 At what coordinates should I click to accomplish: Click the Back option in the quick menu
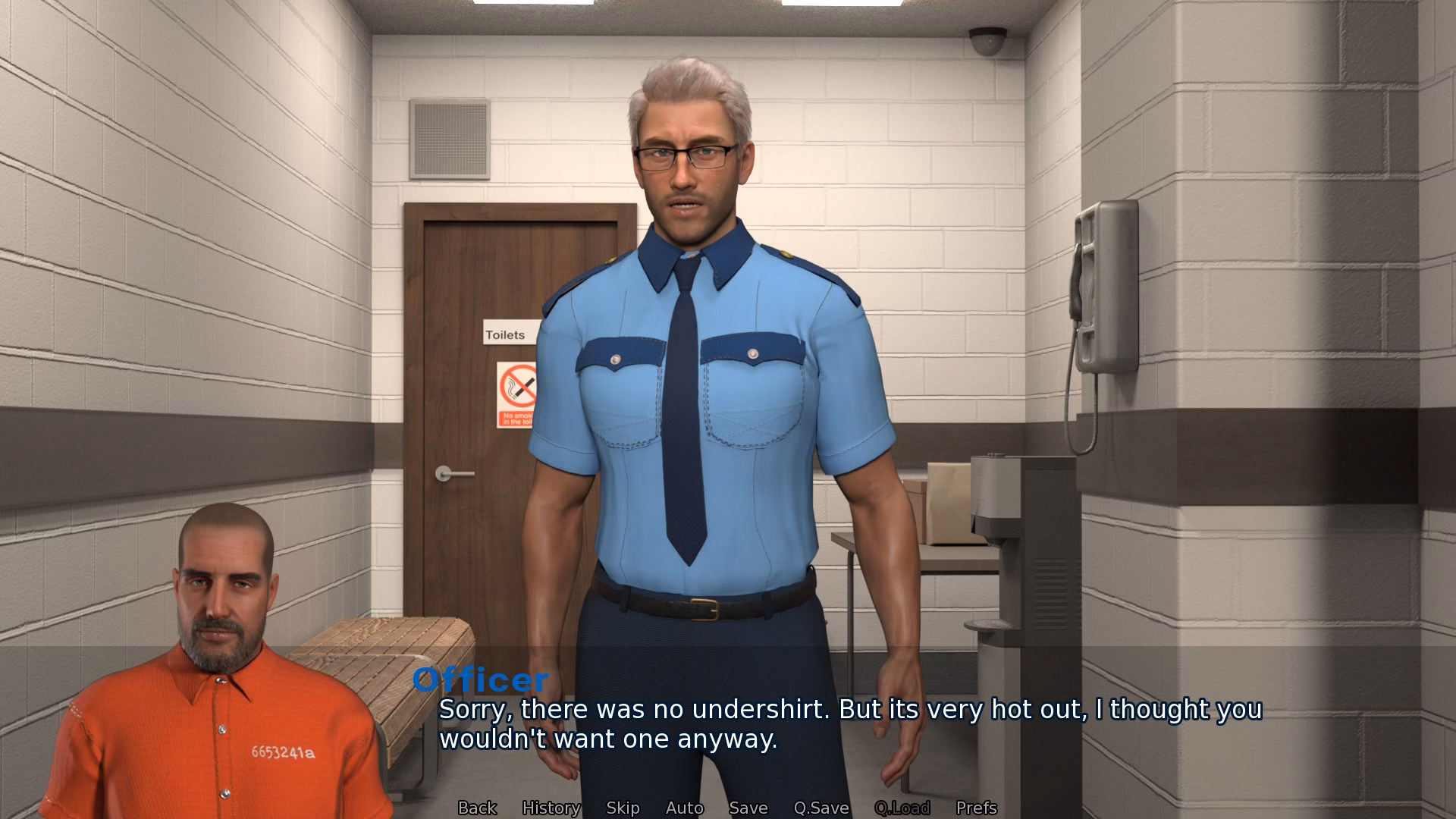coord(476,808)
